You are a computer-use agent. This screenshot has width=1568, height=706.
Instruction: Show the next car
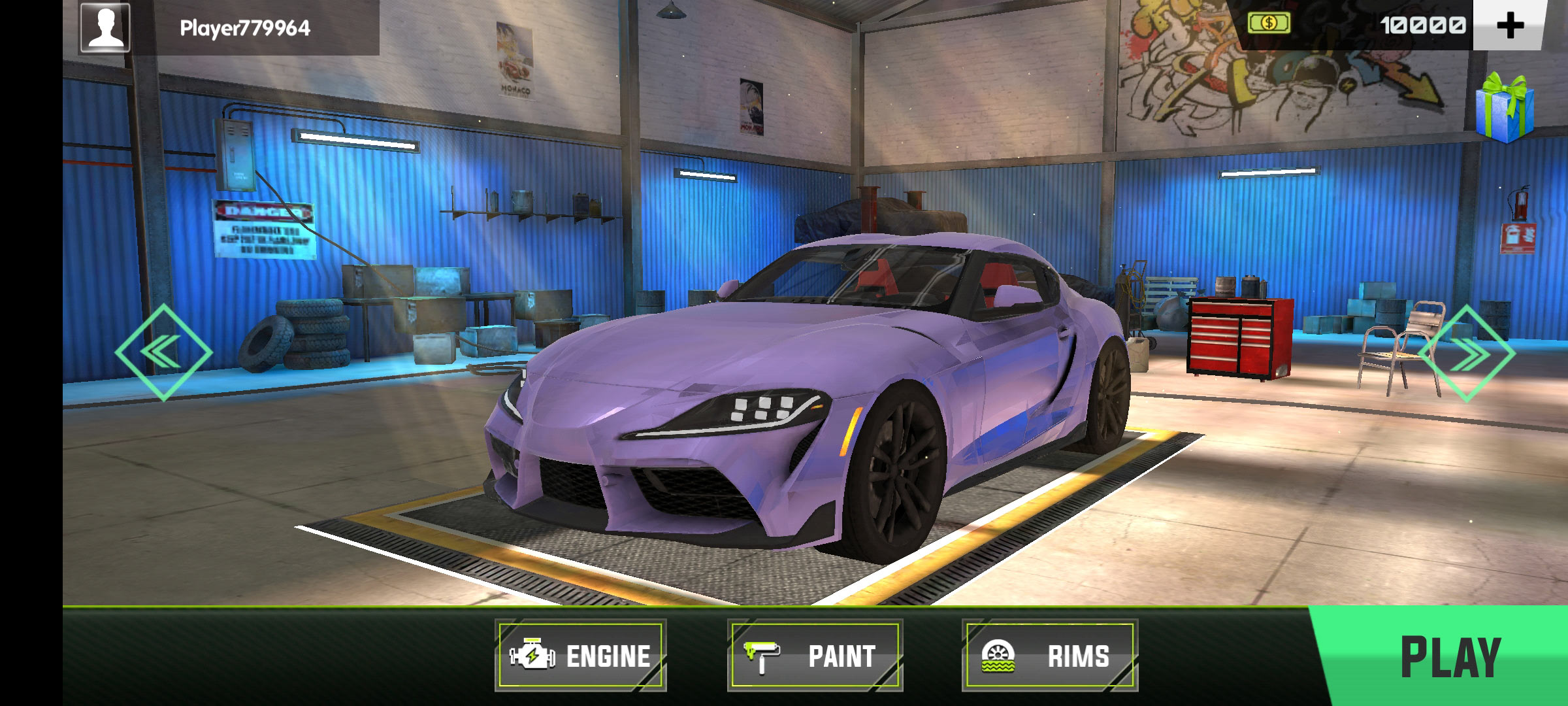[x=1466, y=352]
